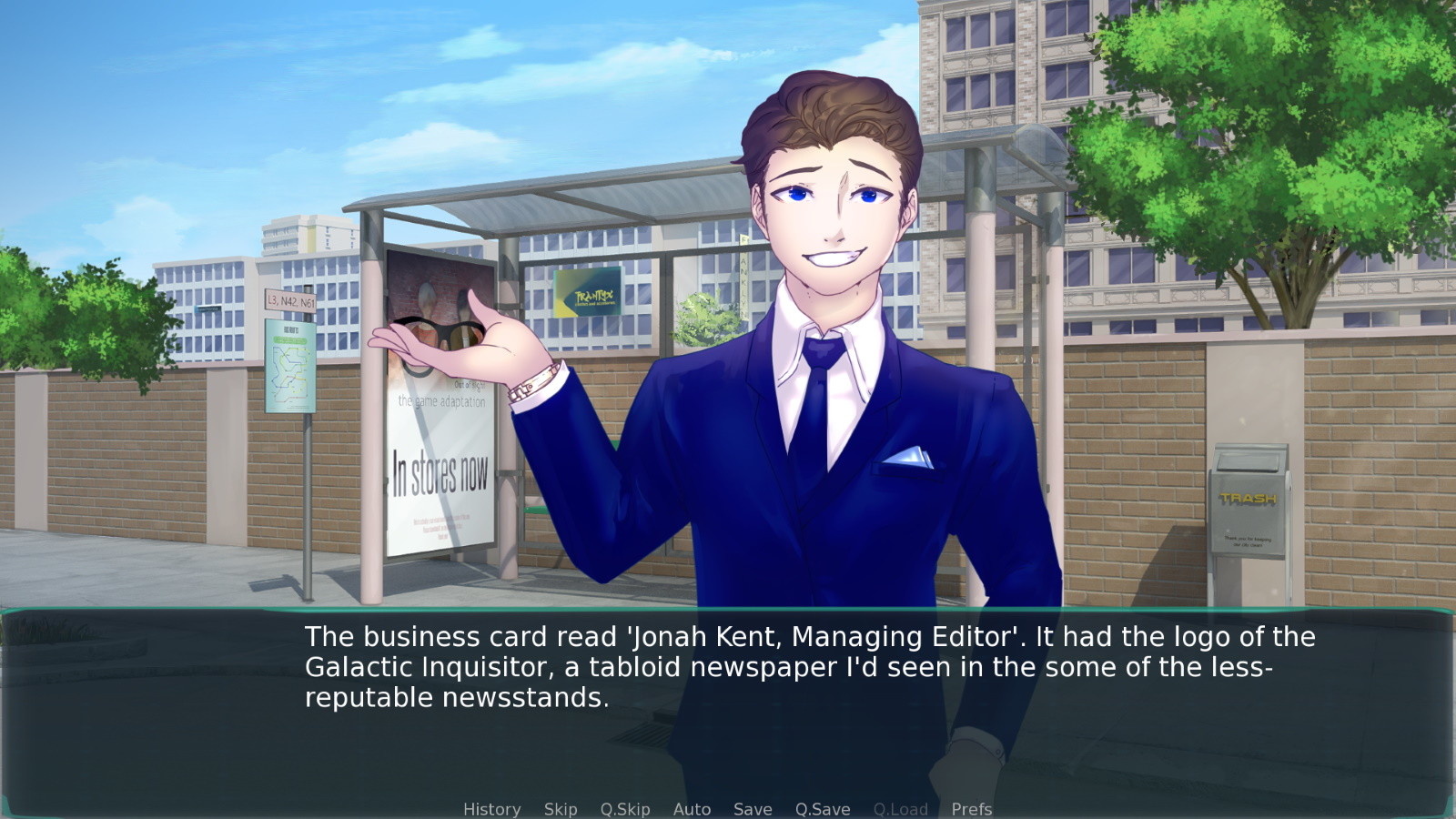Image resolution: width=1456 pixels, height=819 pixels.
Task: Enable Skip mode
Action: click(560, 809)
